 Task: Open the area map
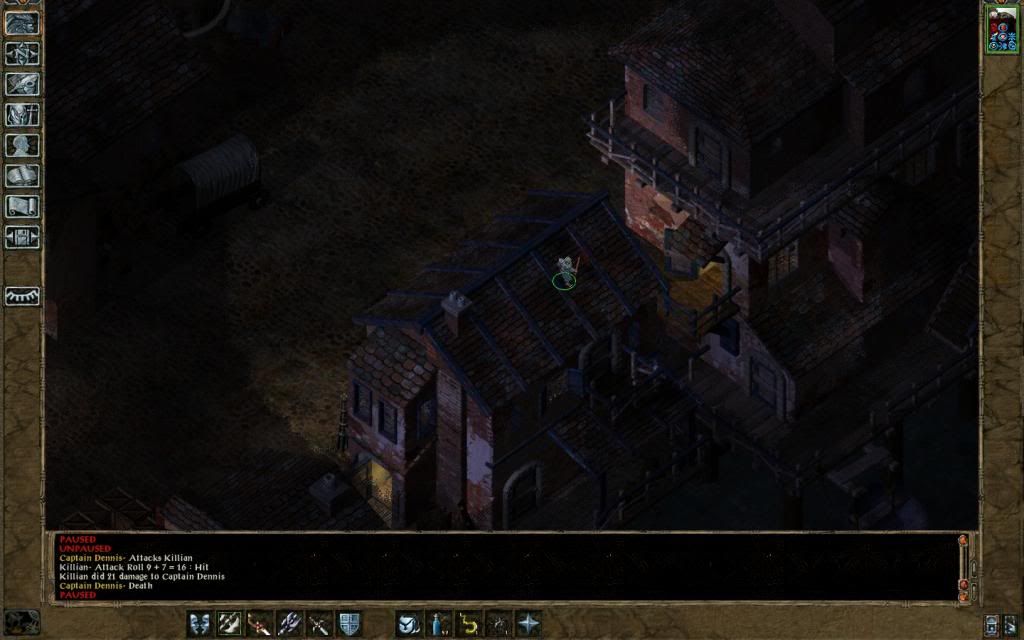pos(22,53)
